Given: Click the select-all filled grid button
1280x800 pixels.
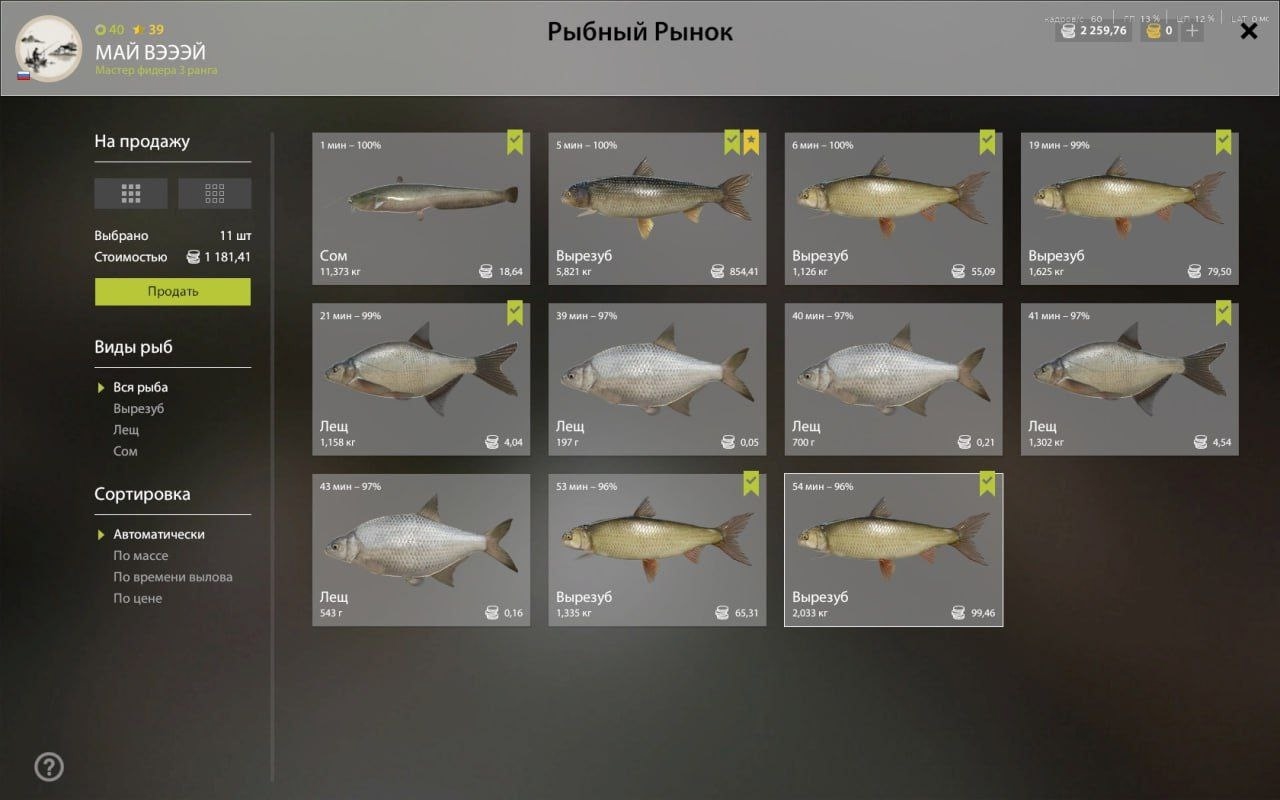Looking at the screenshot, I should pyautogui.click(x=131, y=193).
